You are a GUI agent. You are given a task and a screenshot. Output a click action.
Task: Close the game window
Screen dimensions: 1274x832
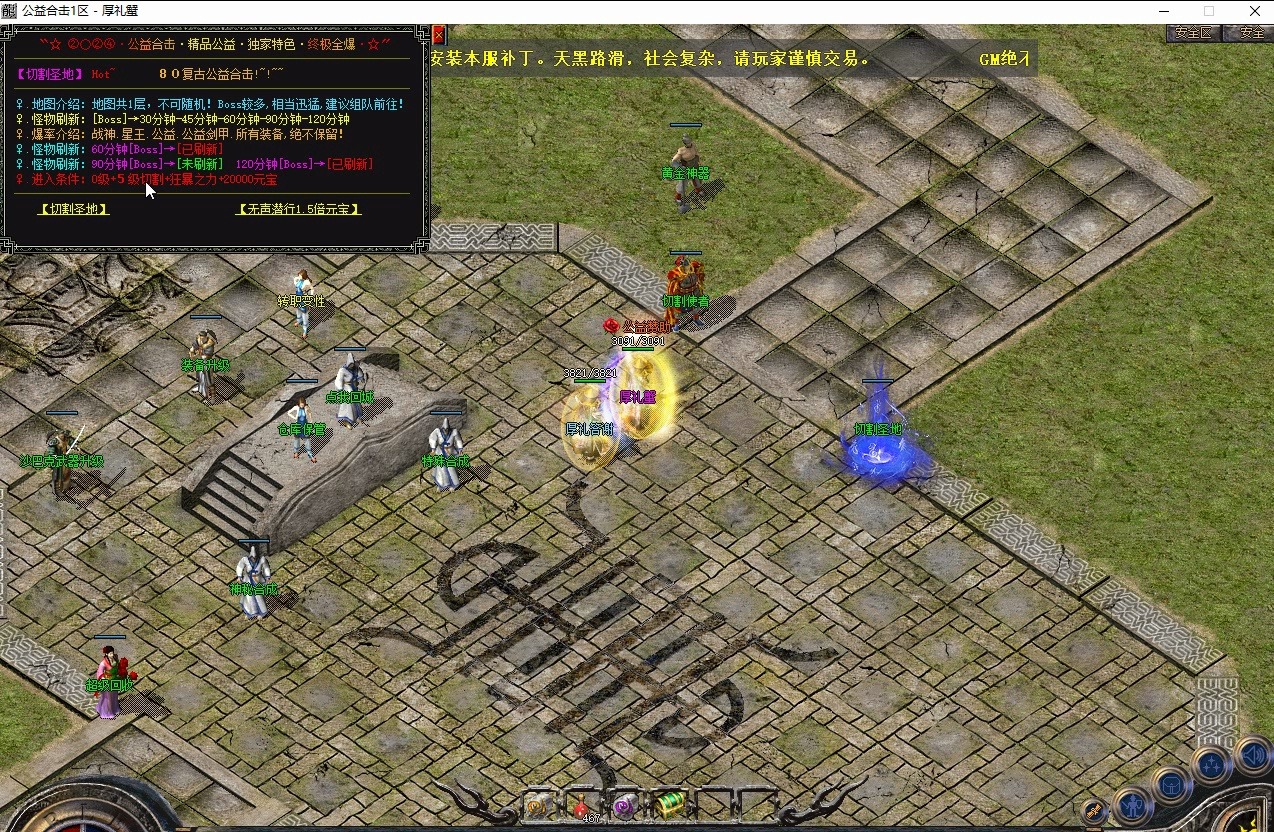click(1255, 11)
